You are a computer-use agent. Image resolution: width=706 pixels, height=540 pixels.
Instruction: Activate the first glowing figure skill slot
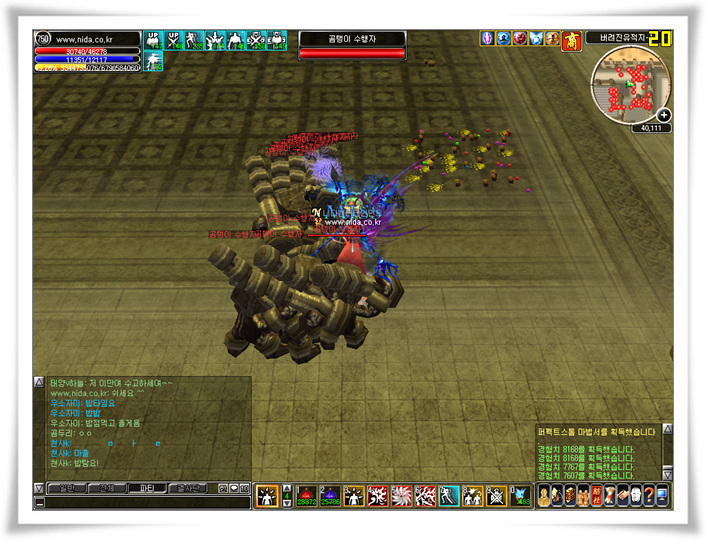tap(267, 495)
